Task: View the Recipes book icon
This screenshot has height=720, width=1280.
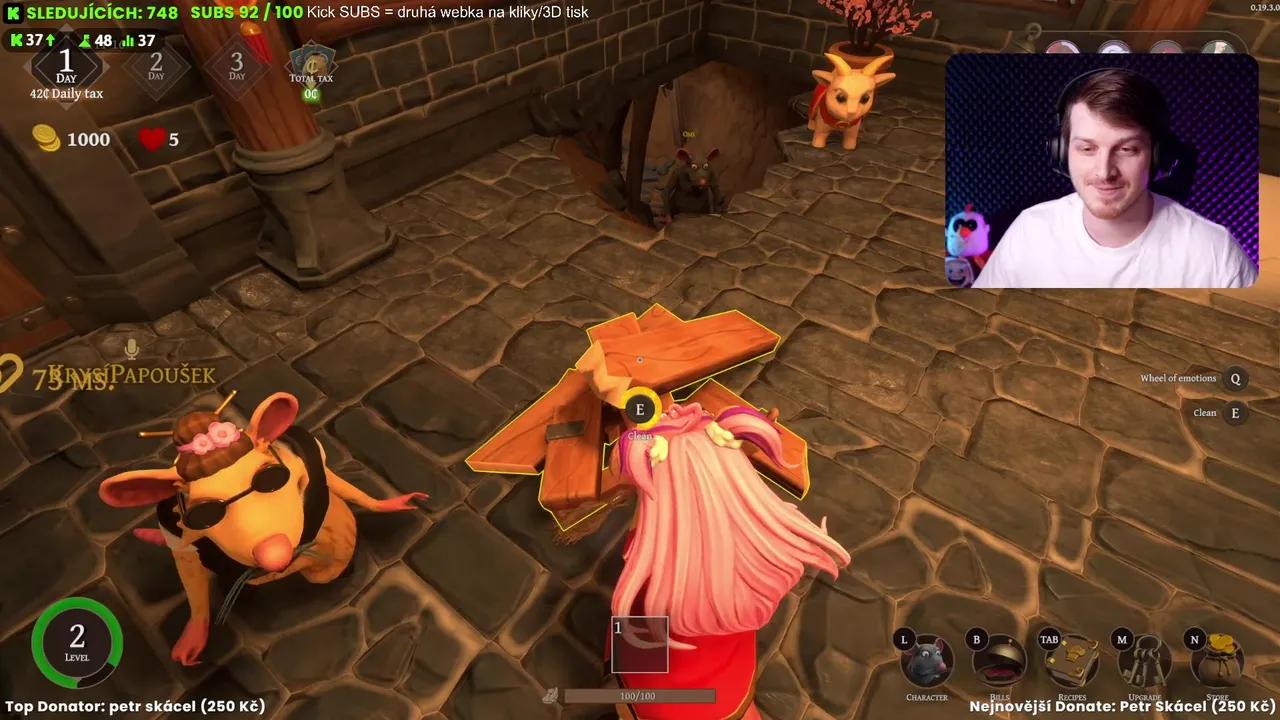Action: tap(1071, 660)
